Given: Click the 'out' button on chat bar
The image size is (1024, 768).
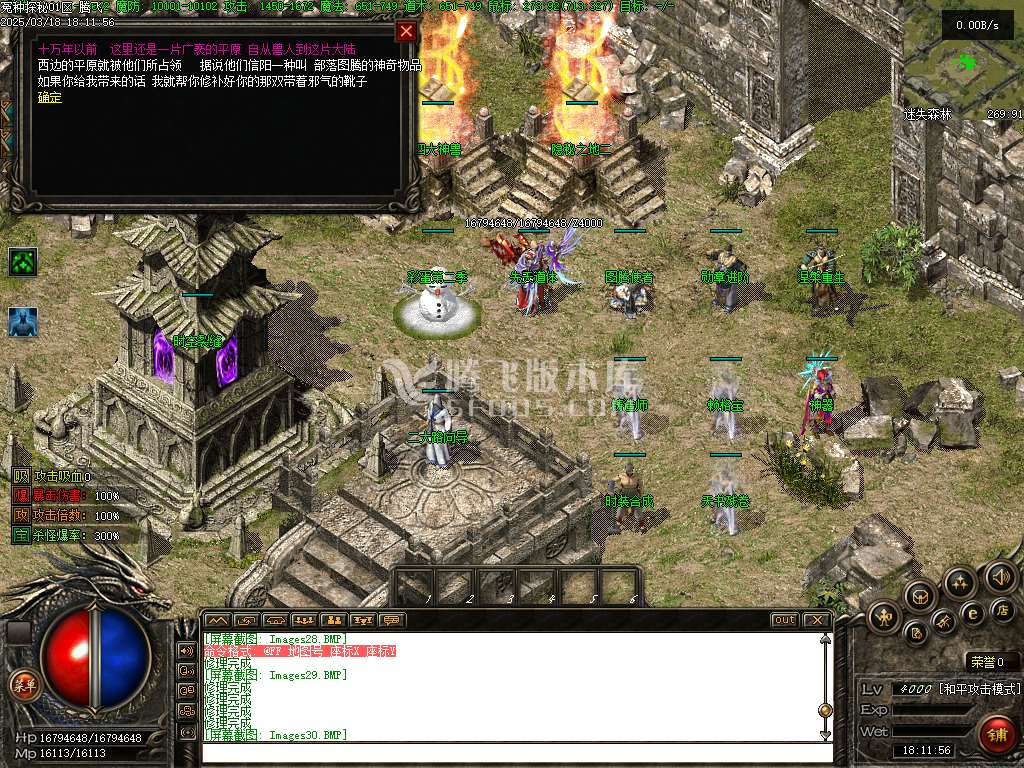Looking at the screenshot, I should [x=785, y=620].
